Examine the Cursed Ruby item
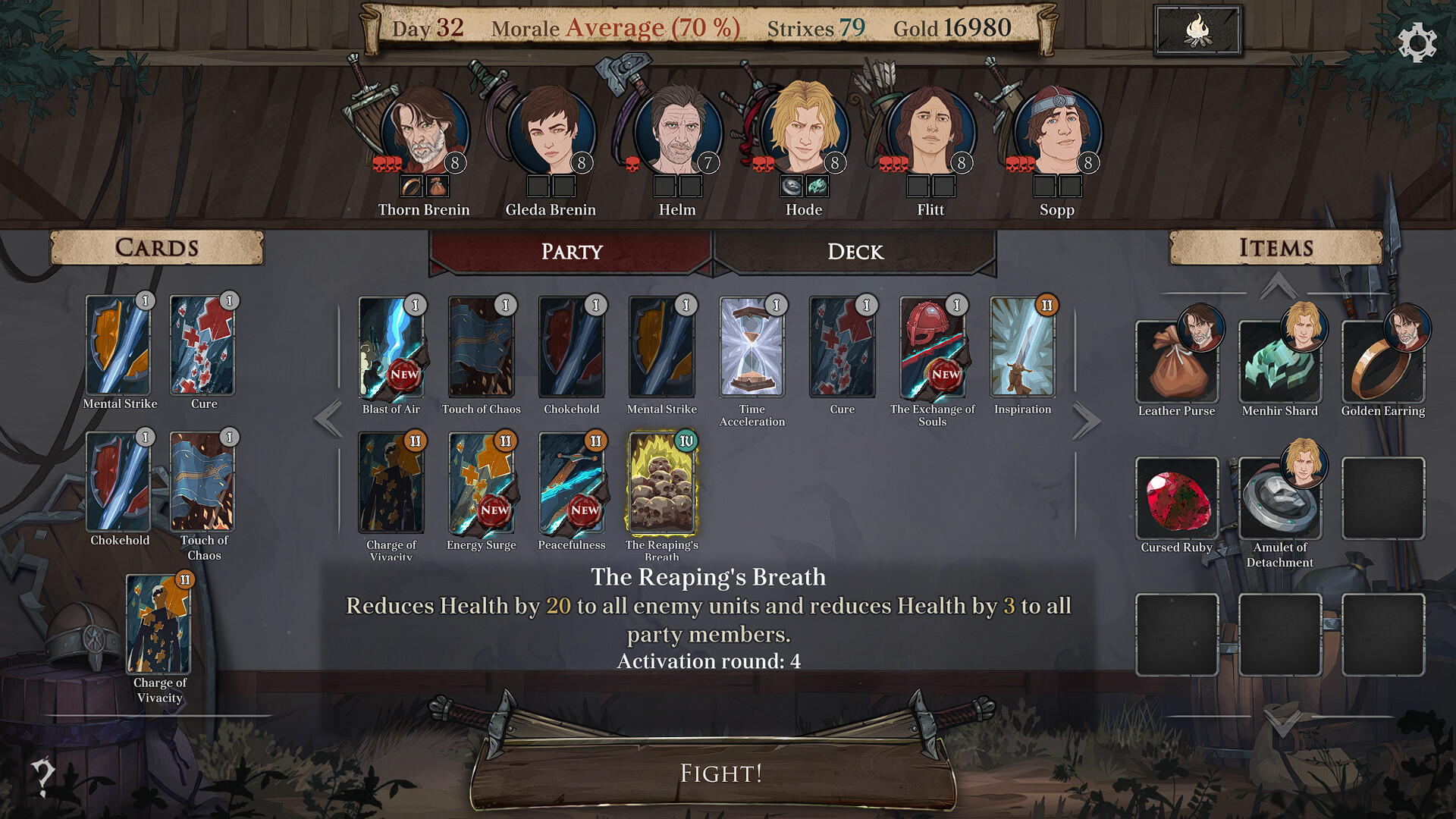 (1178, 497)
